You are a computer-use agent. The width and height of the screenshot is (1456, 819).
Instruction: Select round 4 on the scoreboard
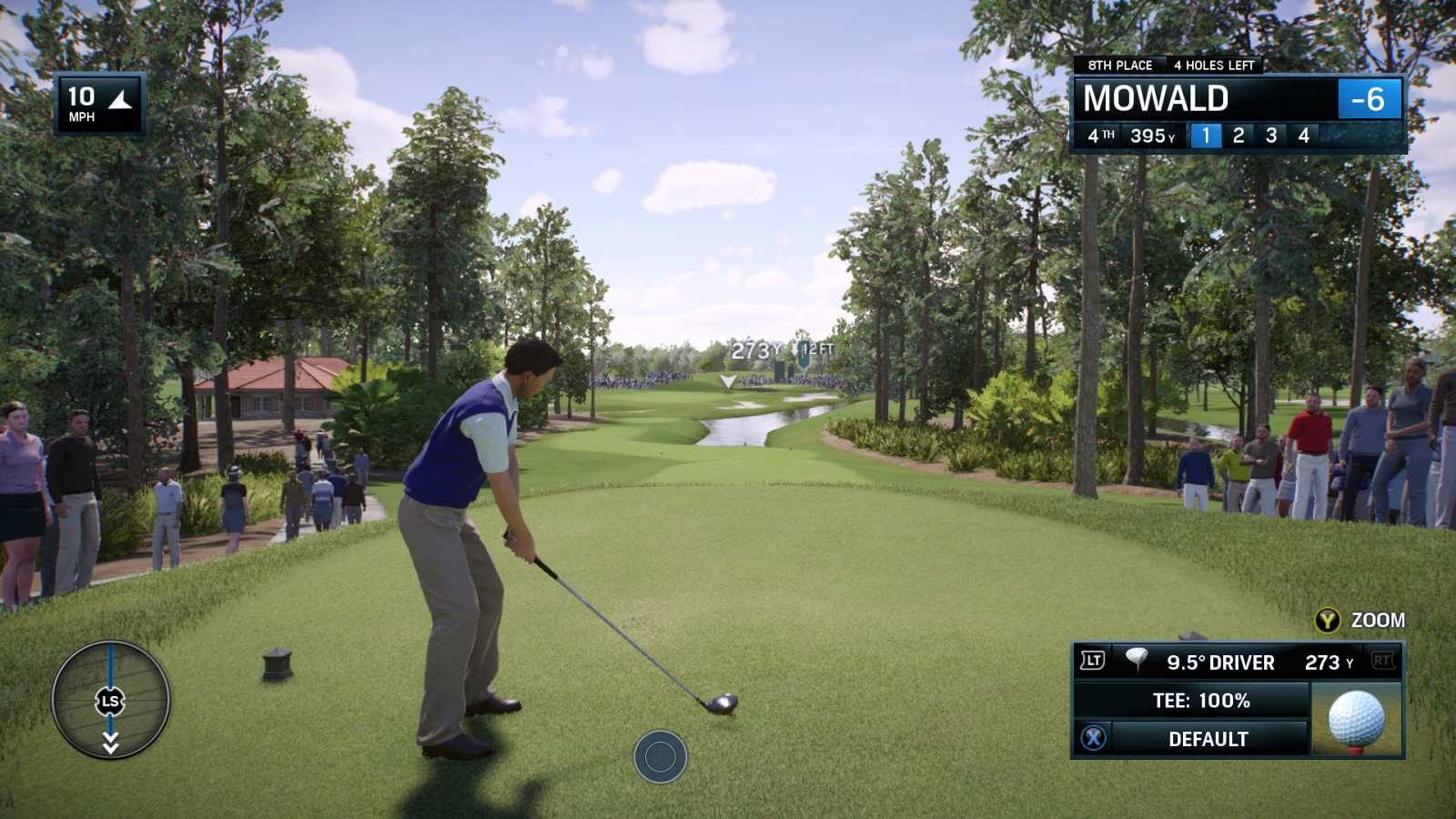[1304, 136]
